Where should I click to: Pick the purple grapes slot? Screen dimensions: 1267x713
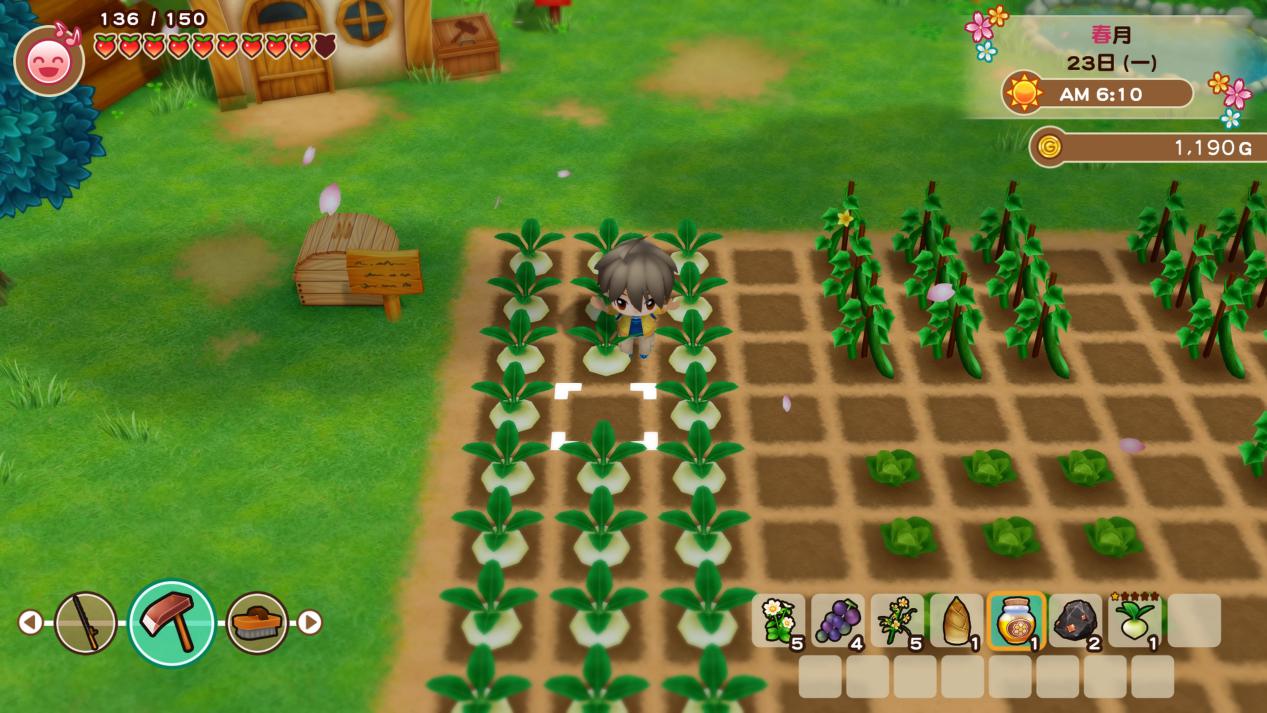tap(837, 621)
